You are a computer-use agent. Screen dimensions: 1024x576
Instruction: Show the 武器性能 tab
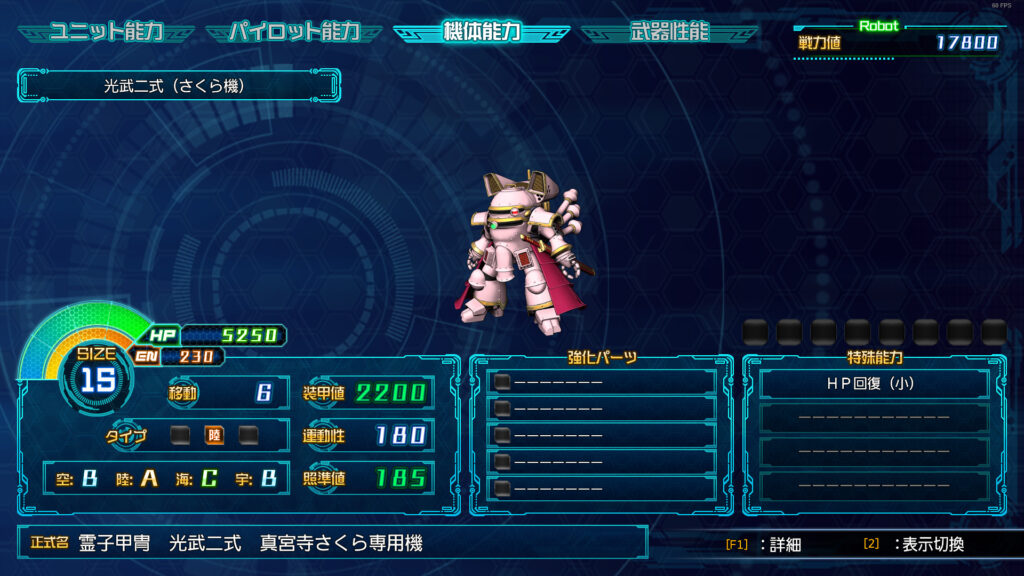pos(669,32)
